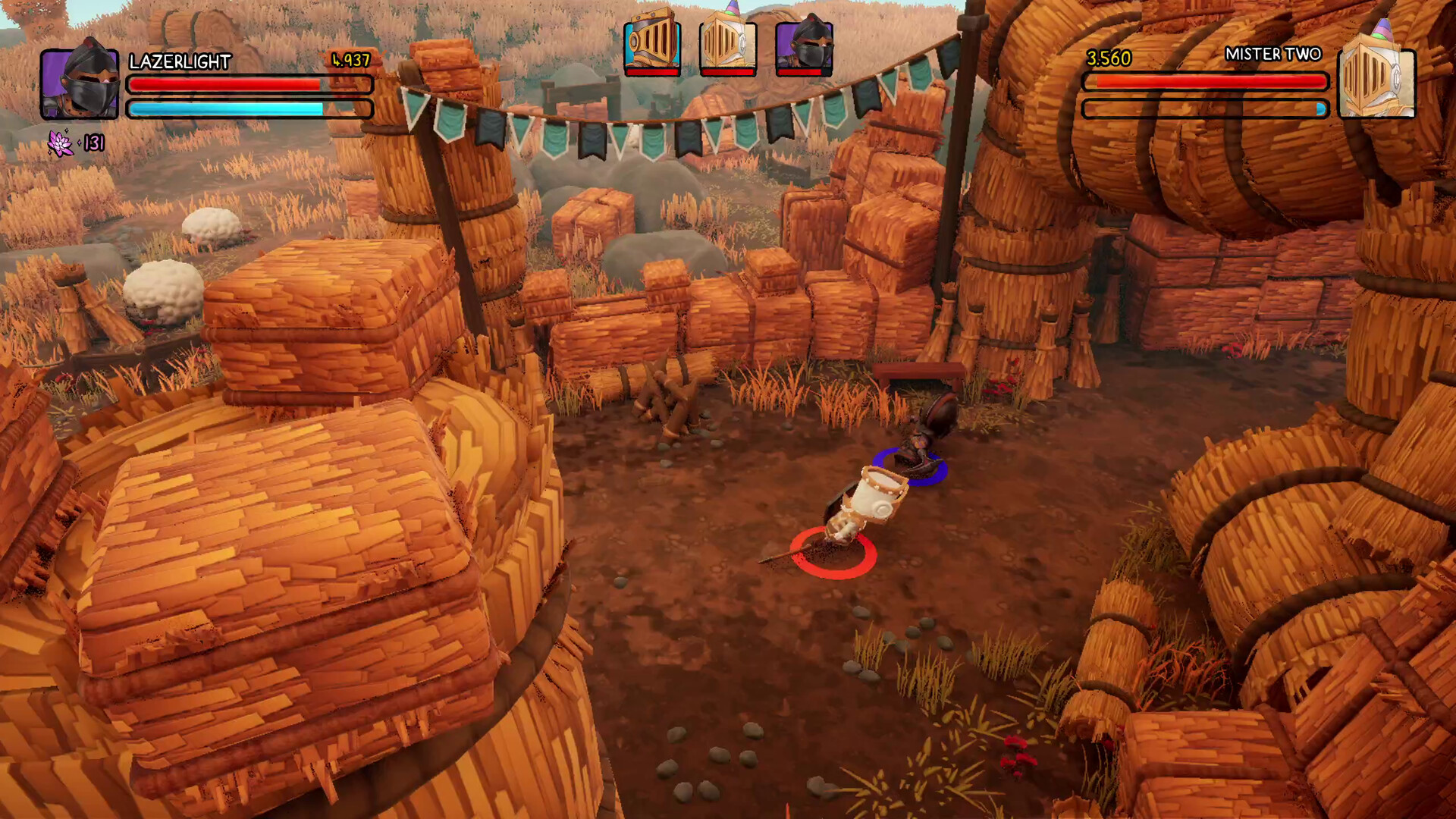Click Mister Two's health bar

click(1206, 81)
